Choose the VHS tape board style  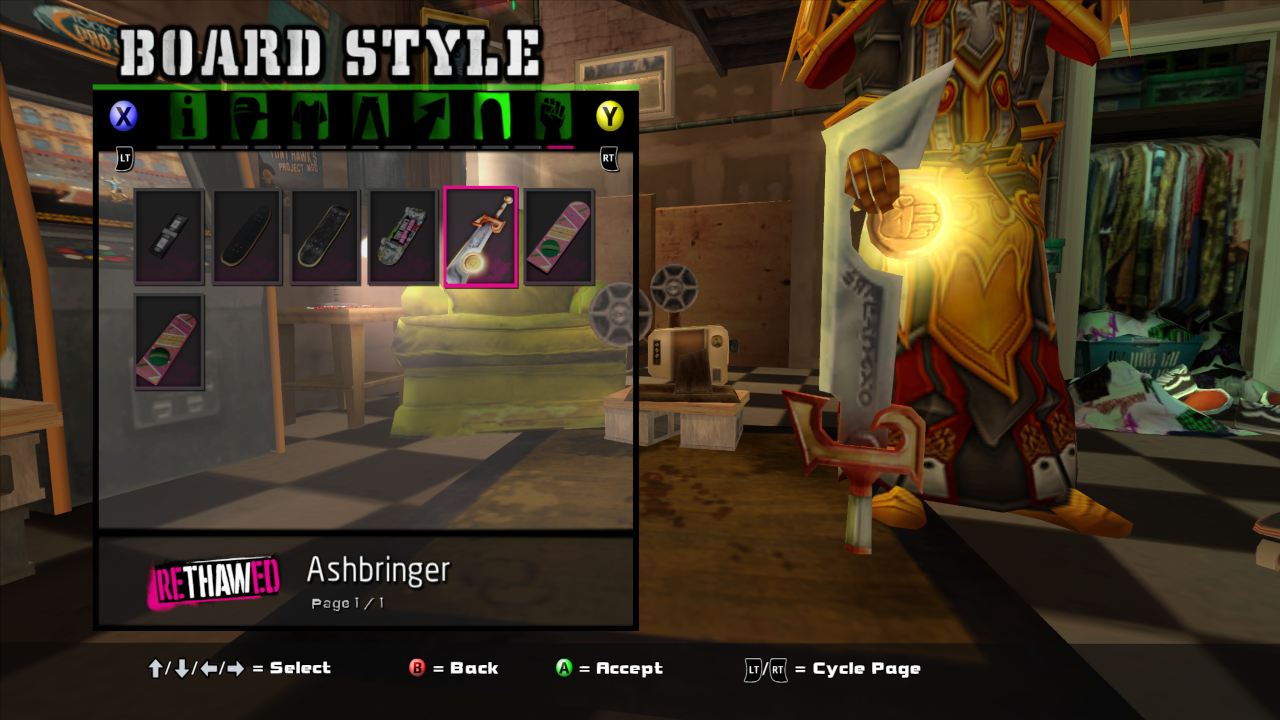click(x=169, y=237)
